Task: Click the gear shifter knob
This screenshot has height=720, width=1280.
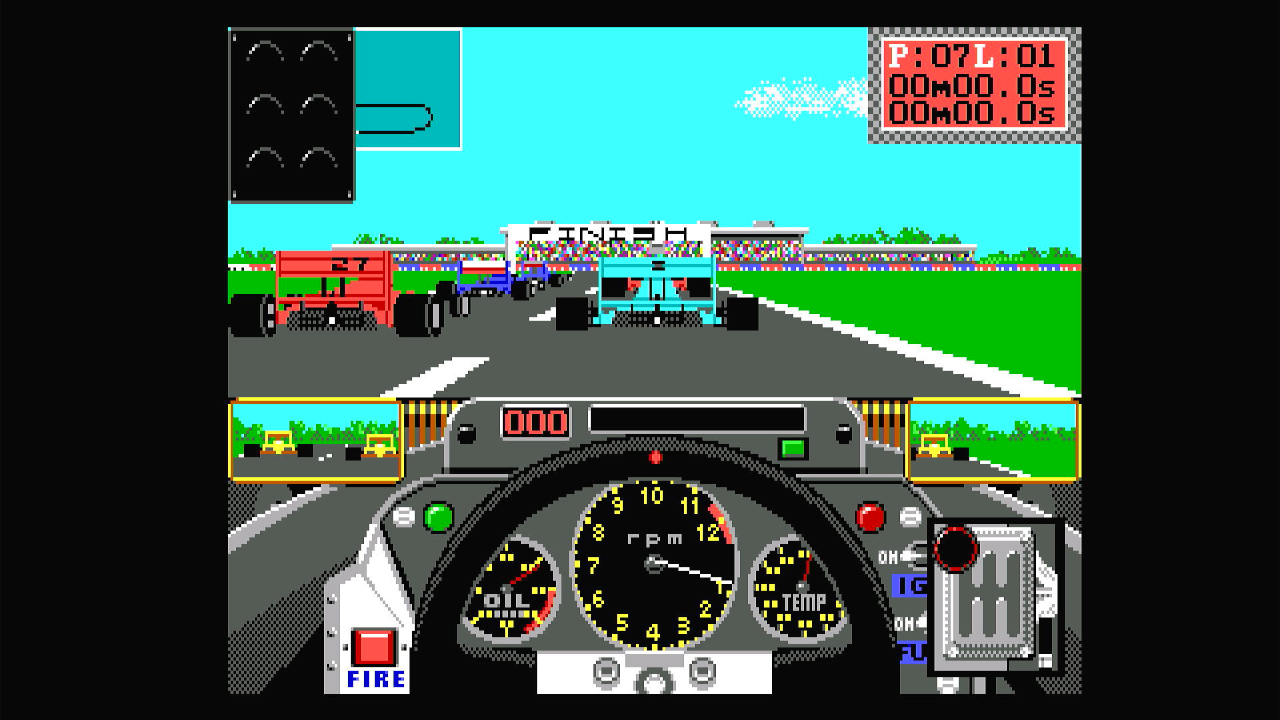Action: coord(955,547)
